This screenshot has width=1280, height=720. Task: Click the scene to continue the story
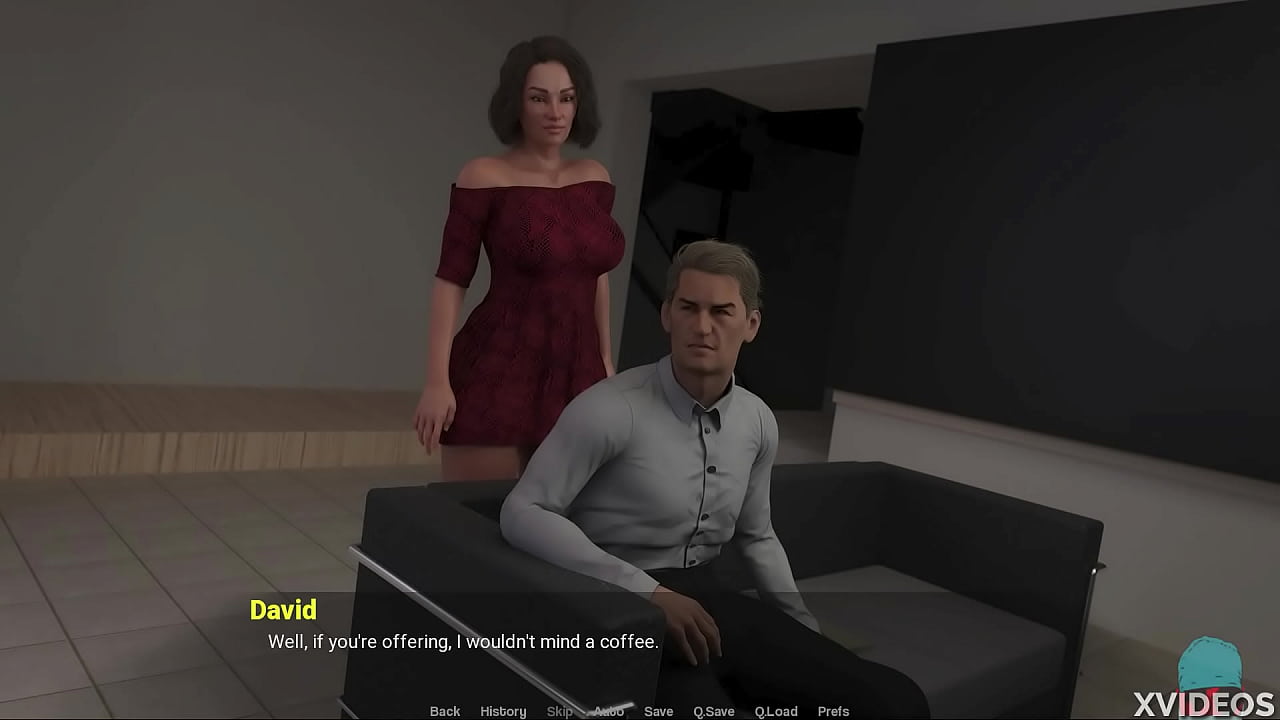click(640, 300)
